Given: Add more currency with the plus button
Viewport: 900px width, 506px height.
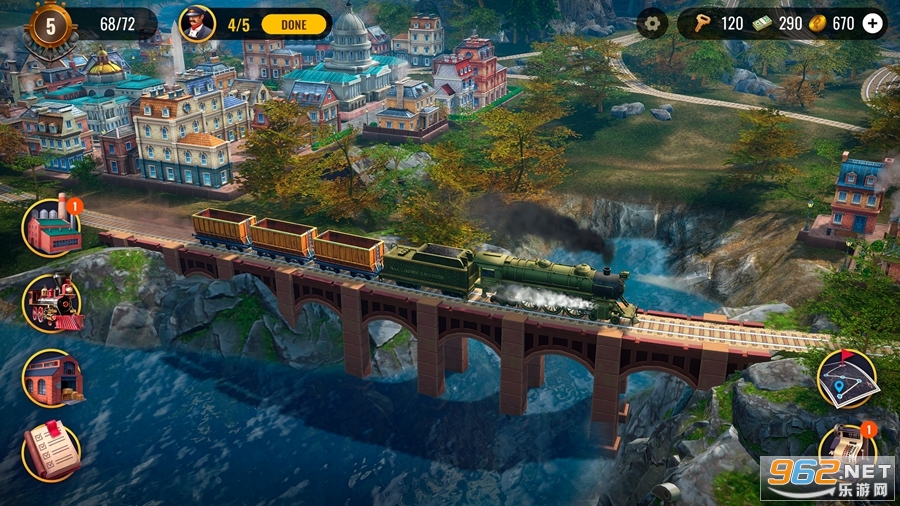Looking at the screenshot, I should click(x=873, y=23).
